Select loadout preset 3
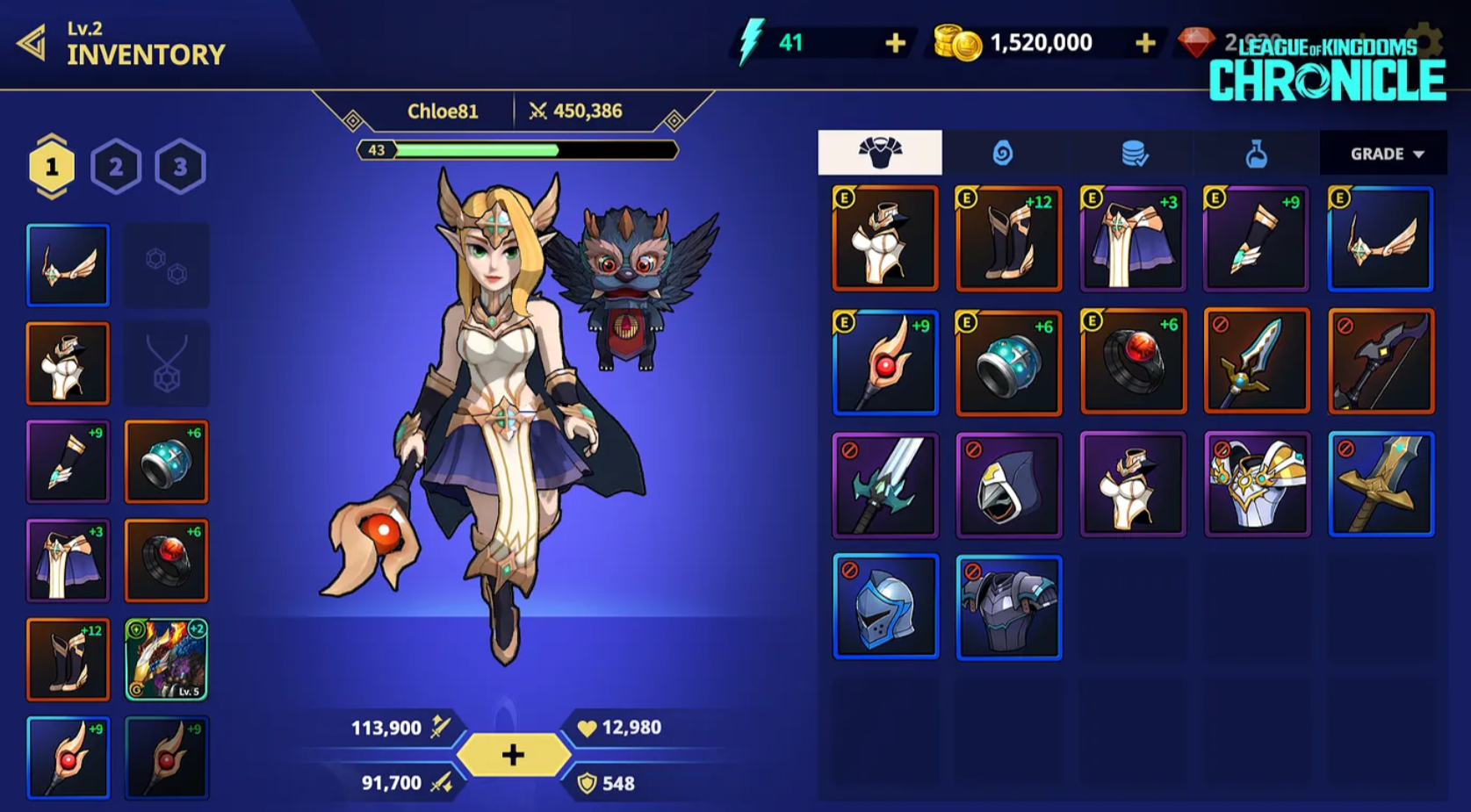The image size is (1471, 812). [180, 167]
